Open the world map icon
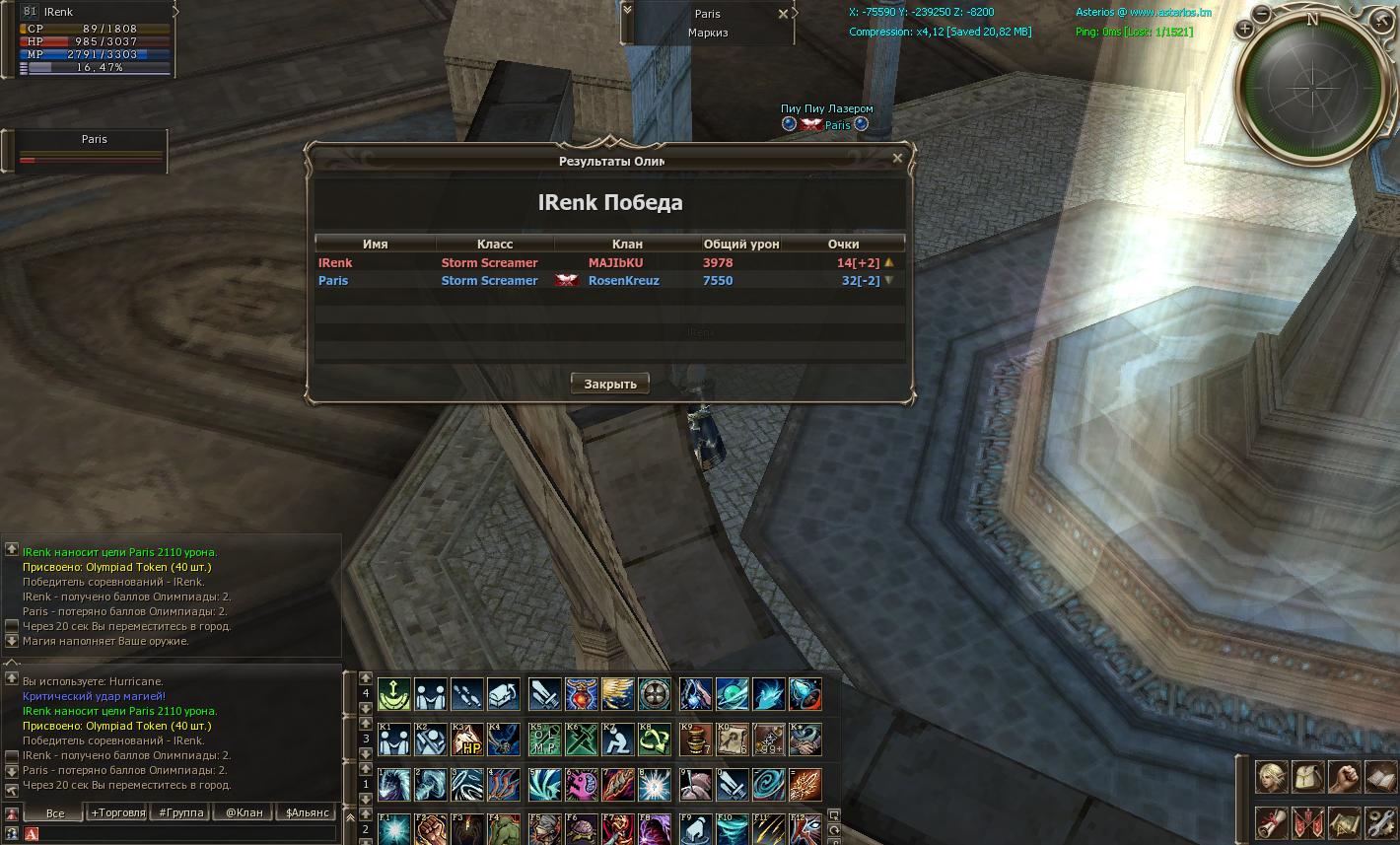Image resolution: width=1400 pixels, height=845 pixels. 1345,822
